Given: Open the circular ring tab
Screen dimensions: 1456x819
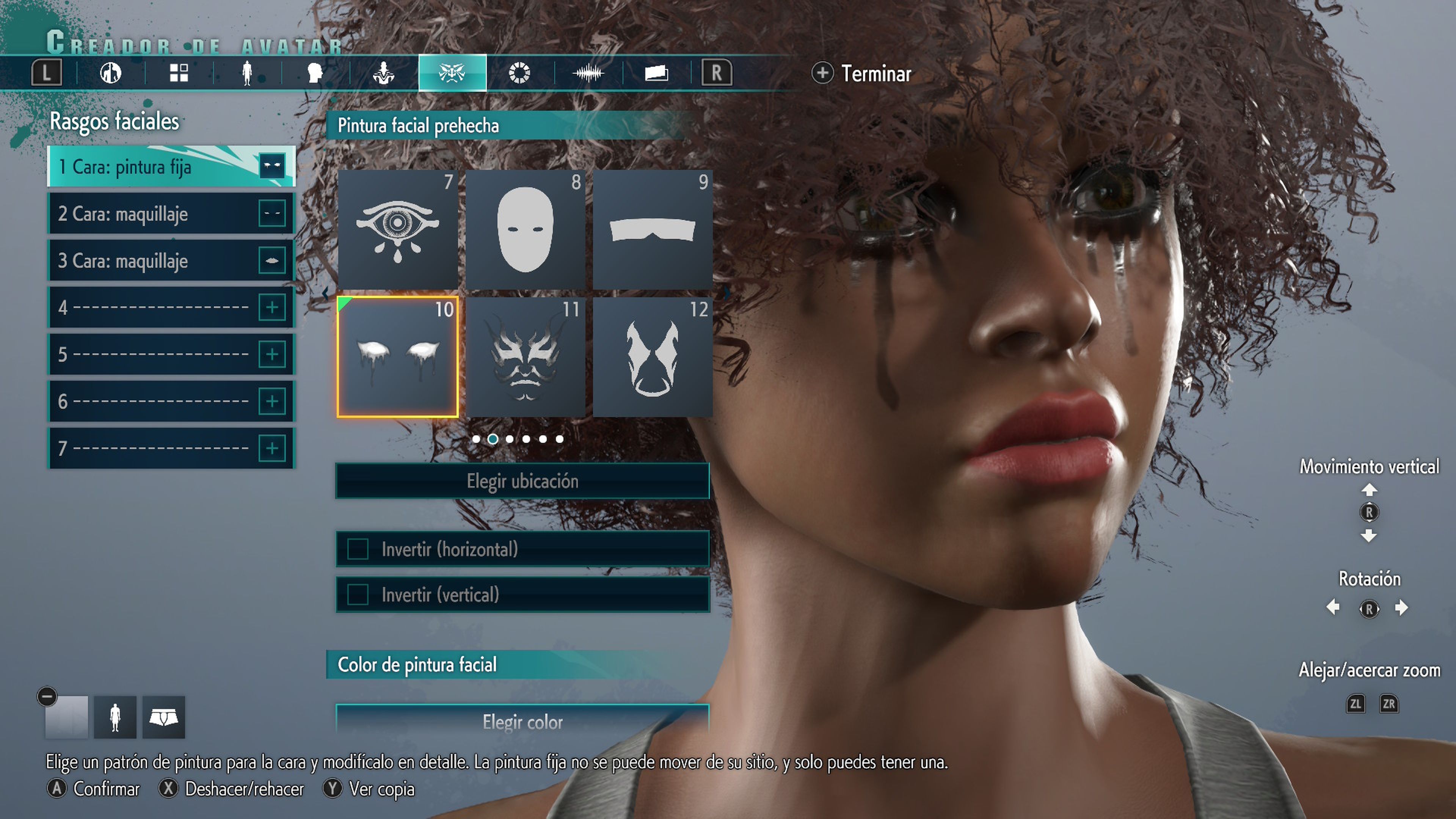Looking at the screenshot, I should pos(519,74).
